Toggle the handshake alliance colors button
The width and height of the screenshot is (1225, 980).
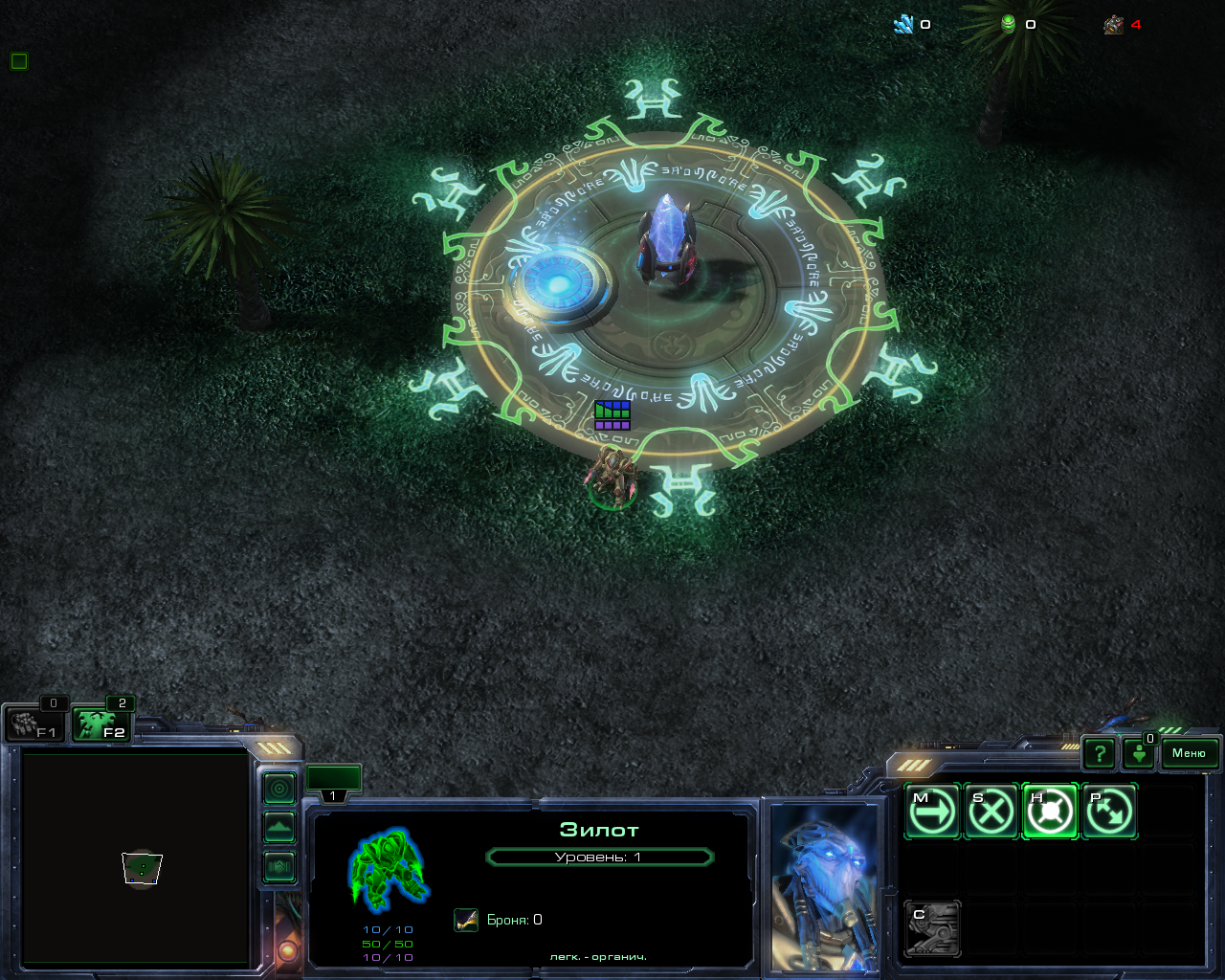pos(279,867)
